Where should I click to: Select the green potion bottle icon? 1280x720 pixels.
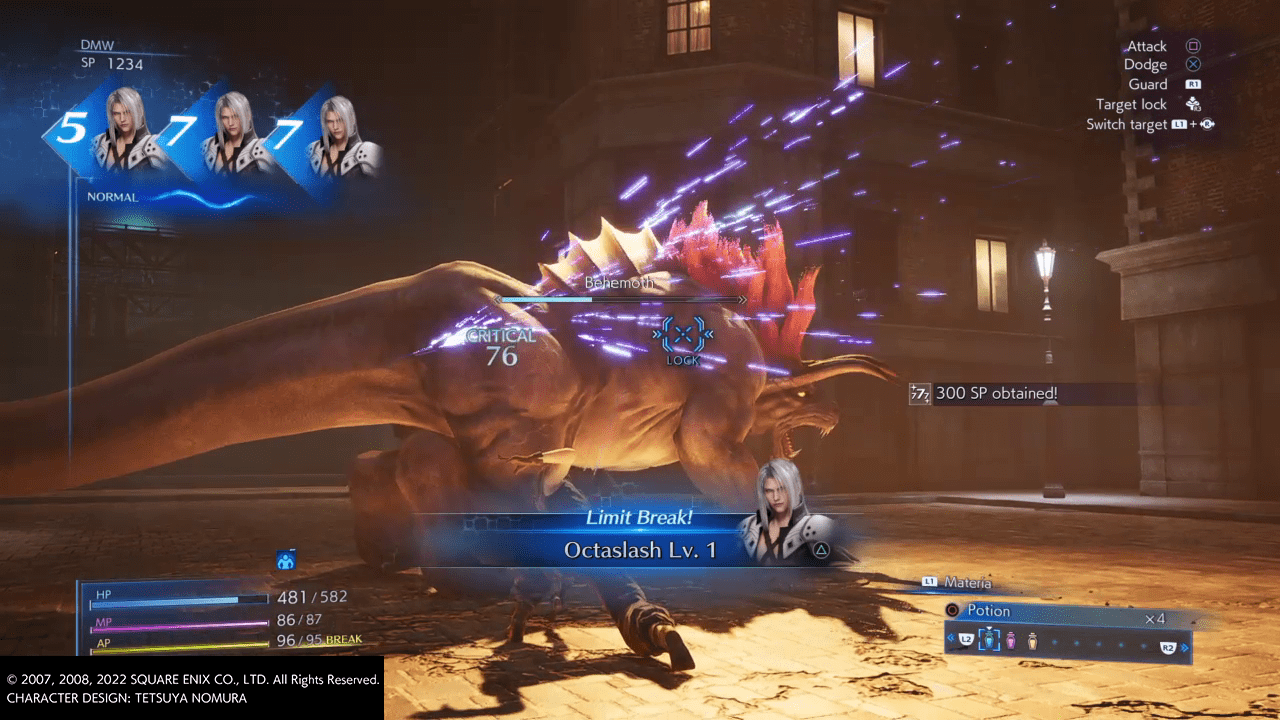tap(989, 640)
